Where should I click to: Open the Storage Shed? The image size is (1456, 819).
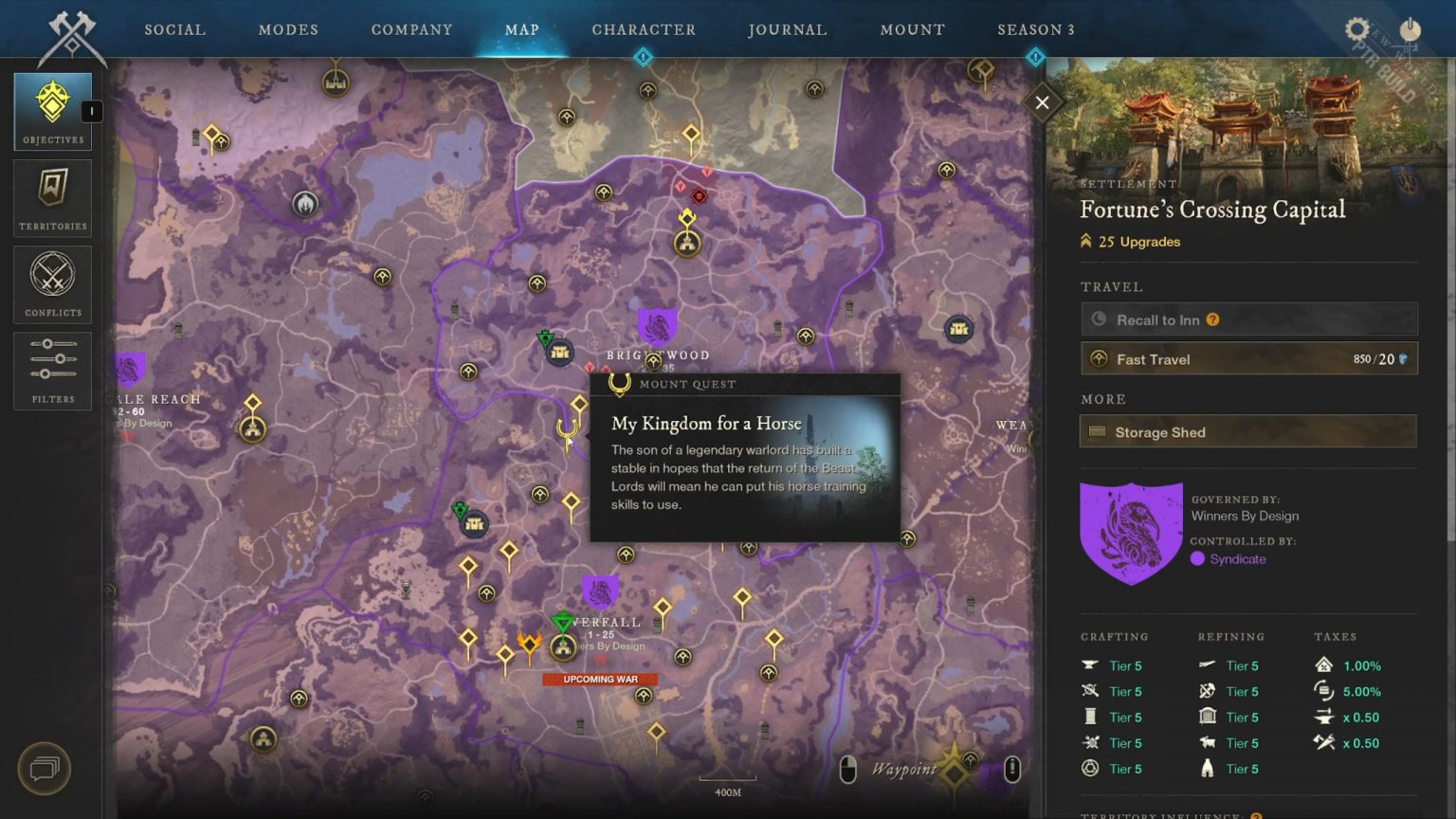pos(1247,431)
